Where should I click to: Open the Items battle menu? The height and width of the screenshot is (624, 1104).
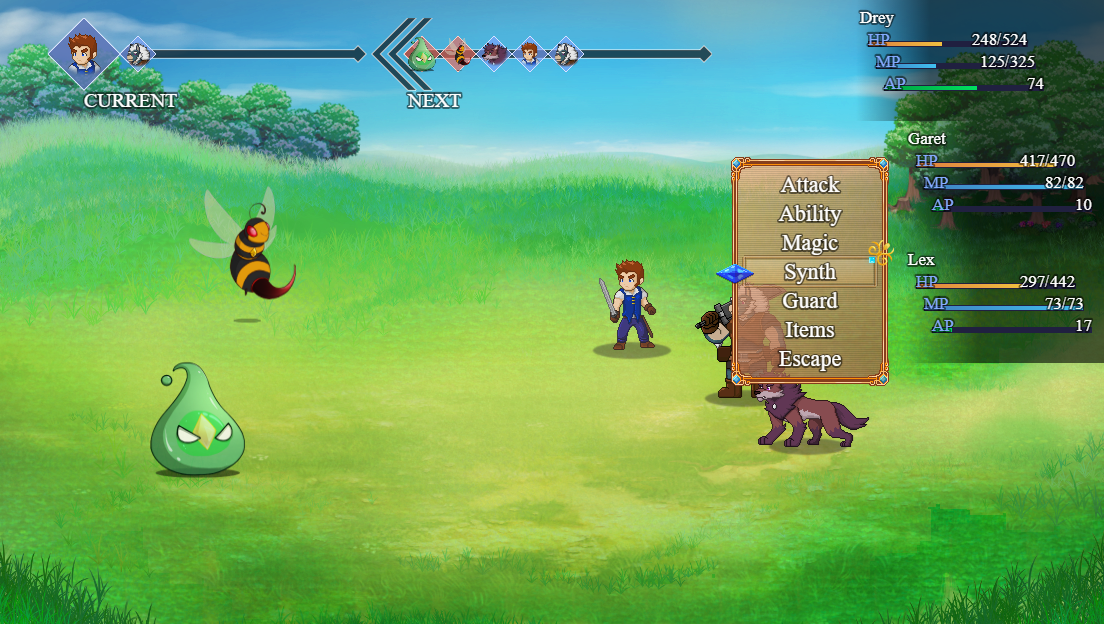click(810, 330)
